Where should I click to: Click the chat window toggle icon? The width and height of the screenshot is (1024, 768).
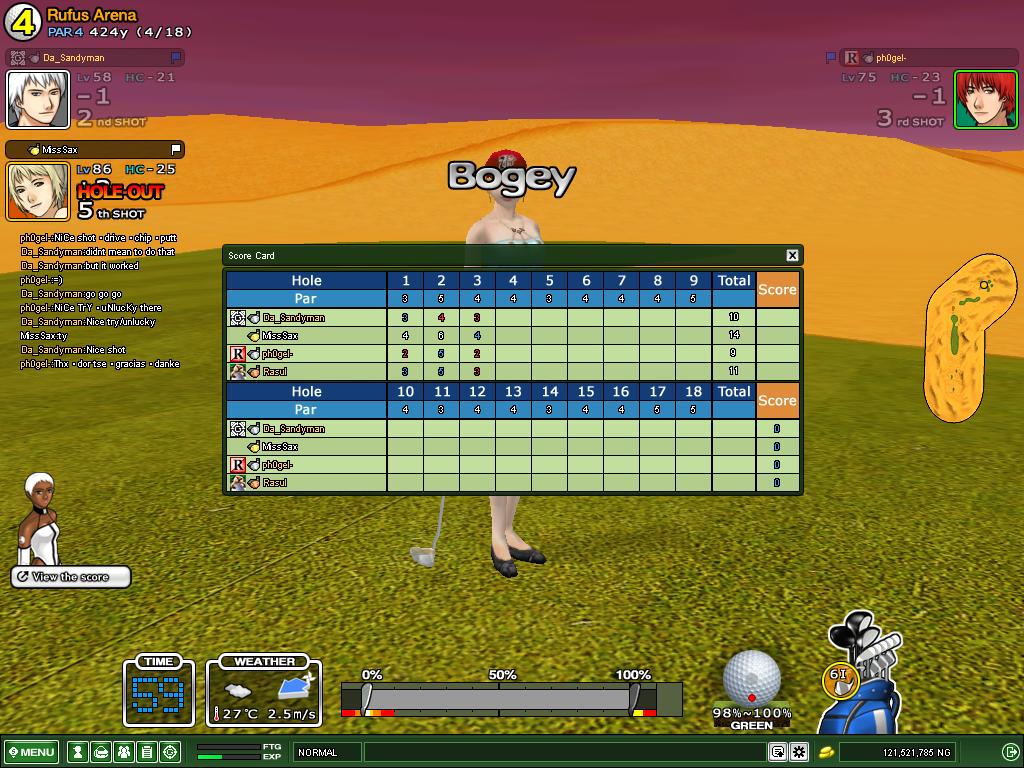tap(777, 752)
